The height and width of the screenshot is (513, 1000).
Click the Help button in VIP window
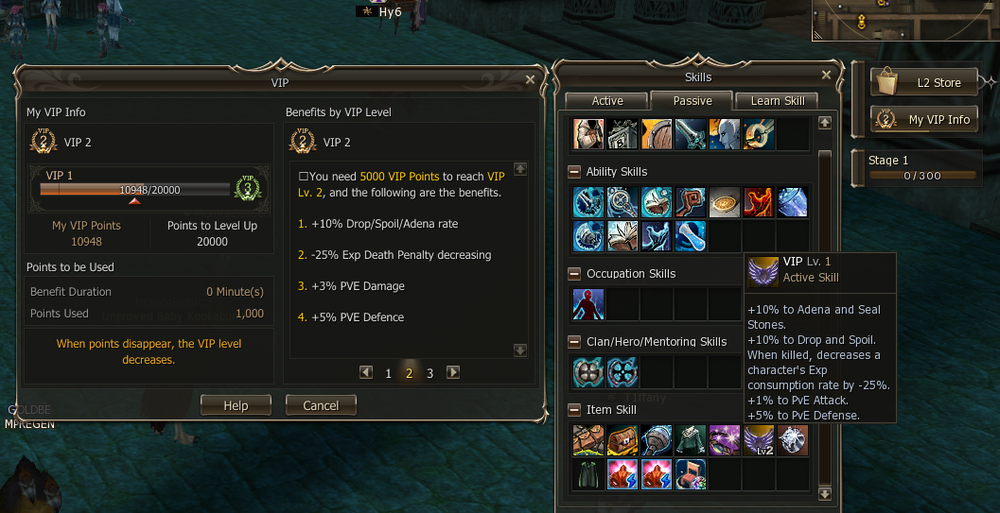tap(235, 405)
